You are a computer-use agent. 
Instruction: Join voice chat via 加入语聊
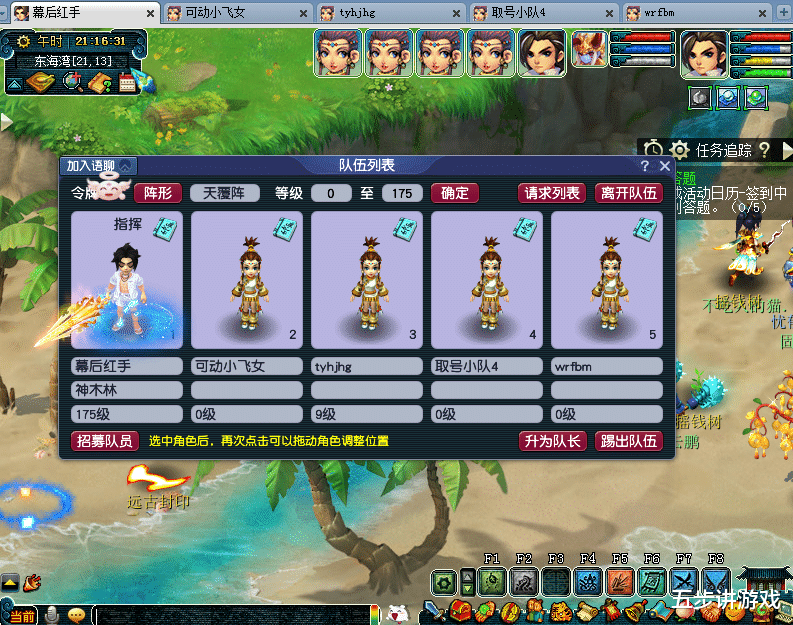(x=97, y=166)
